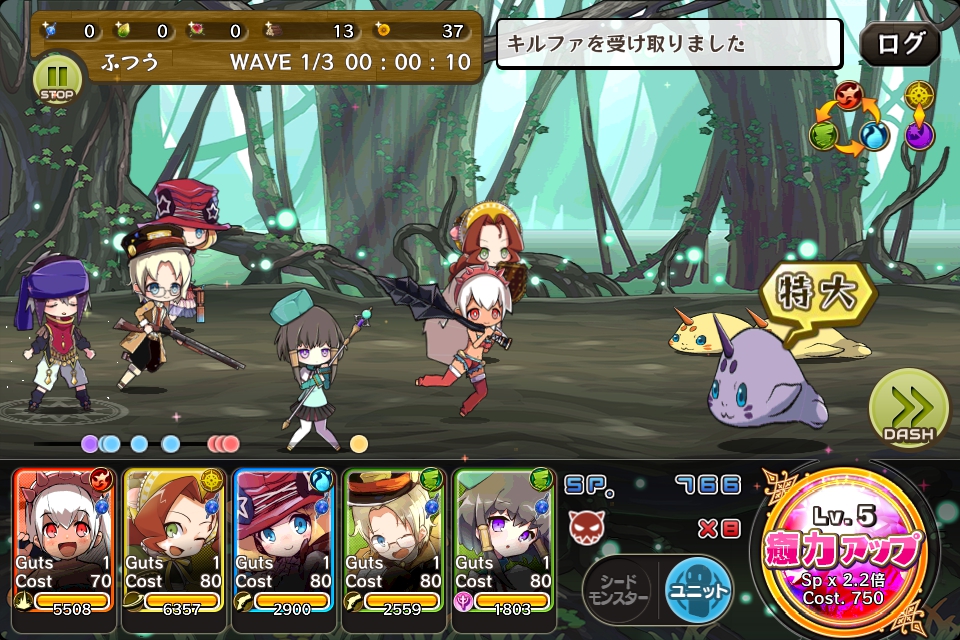
Task: Activate the DASH speed-up button
Action: point(908,410)
